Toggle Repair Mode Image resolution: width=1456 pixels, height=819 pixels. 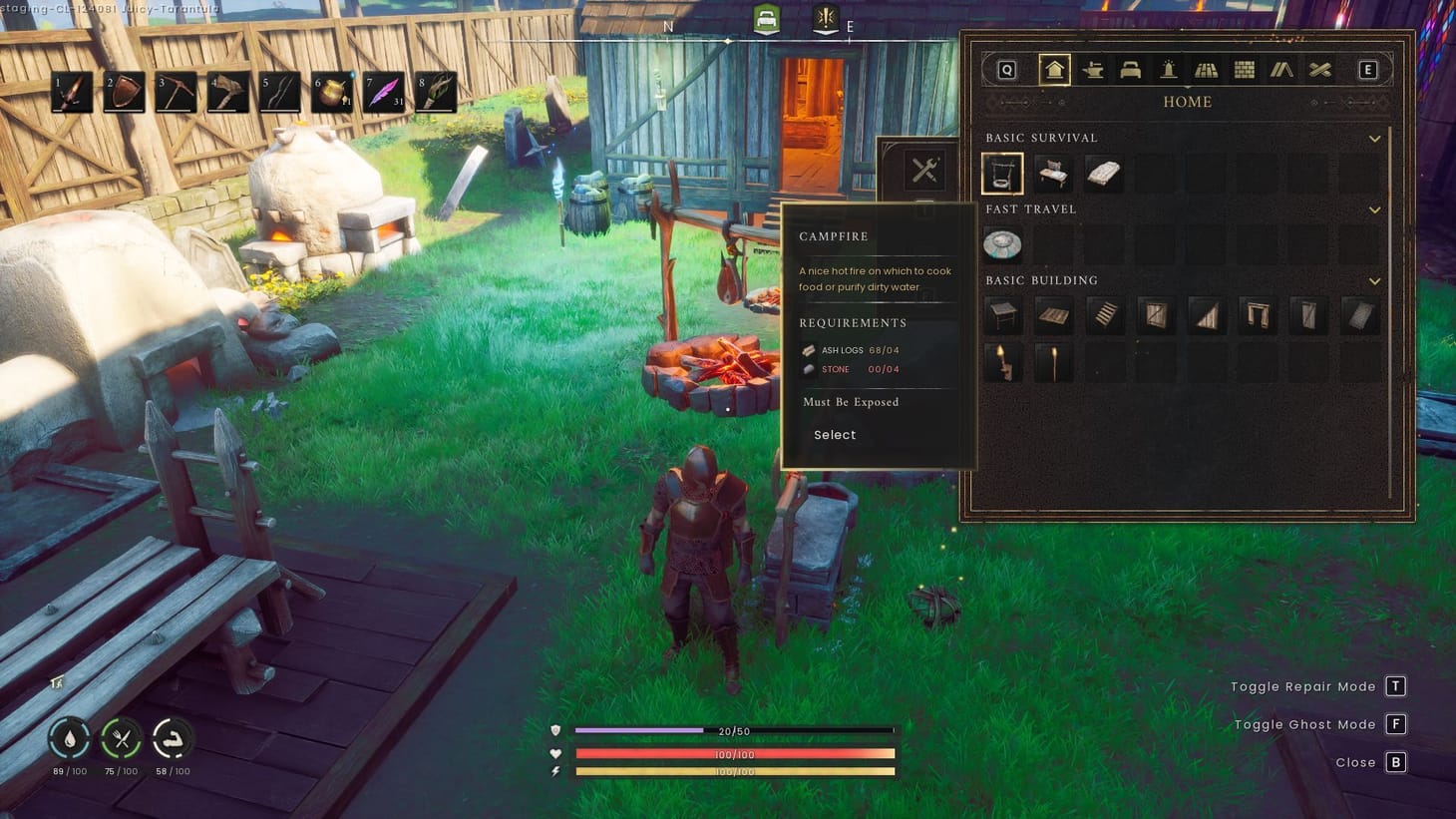[x=1395, y=686]
